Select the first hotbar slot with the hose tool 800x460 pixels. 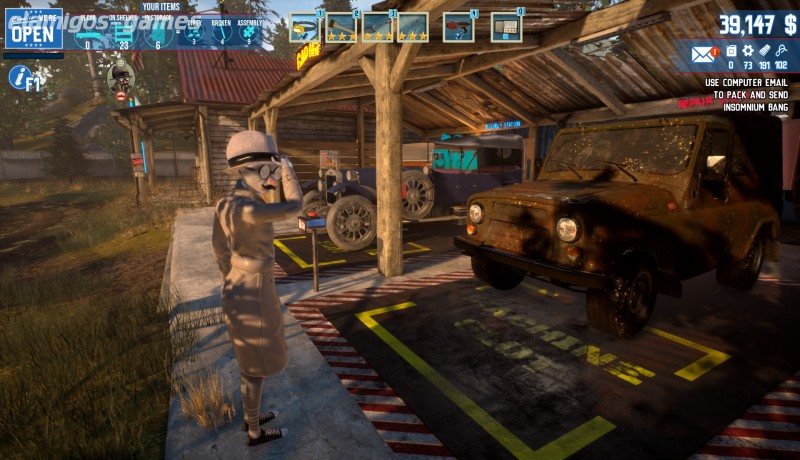tap(303, 27)
